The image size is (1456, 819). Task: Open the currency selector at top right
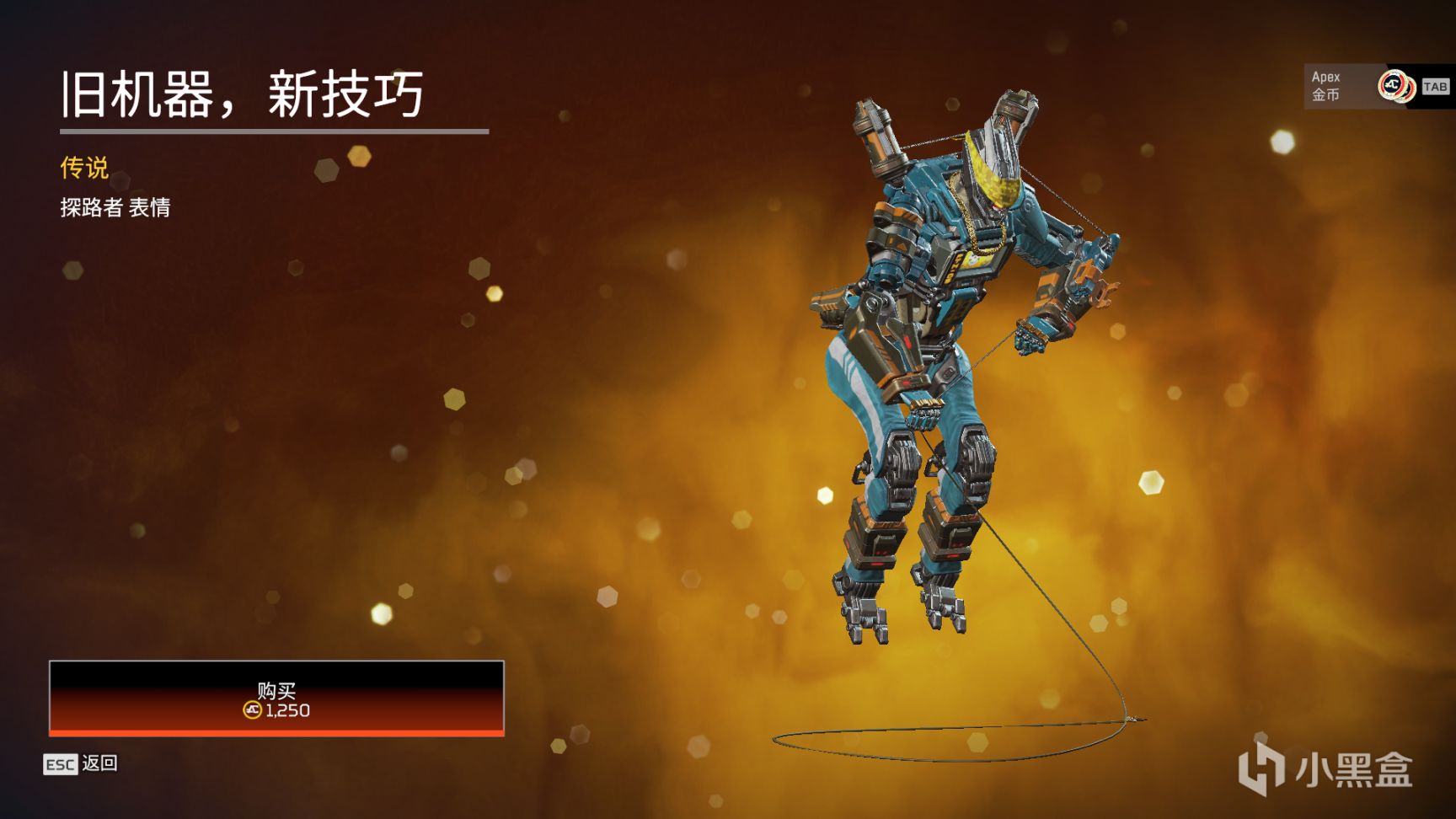[x=1365, y=84]
